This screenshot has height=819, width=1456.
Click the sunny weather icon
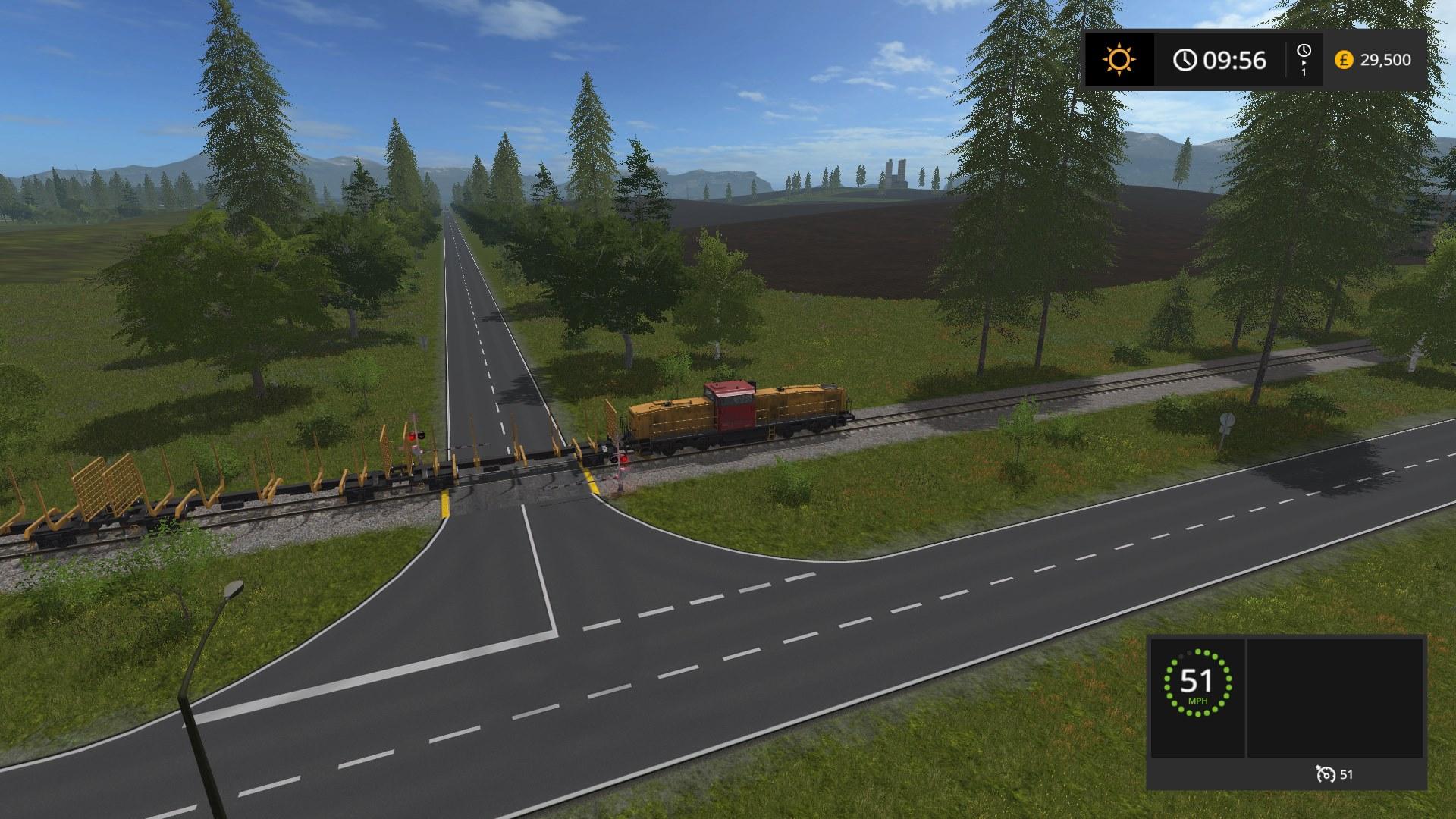click(x=1119, y=59)
